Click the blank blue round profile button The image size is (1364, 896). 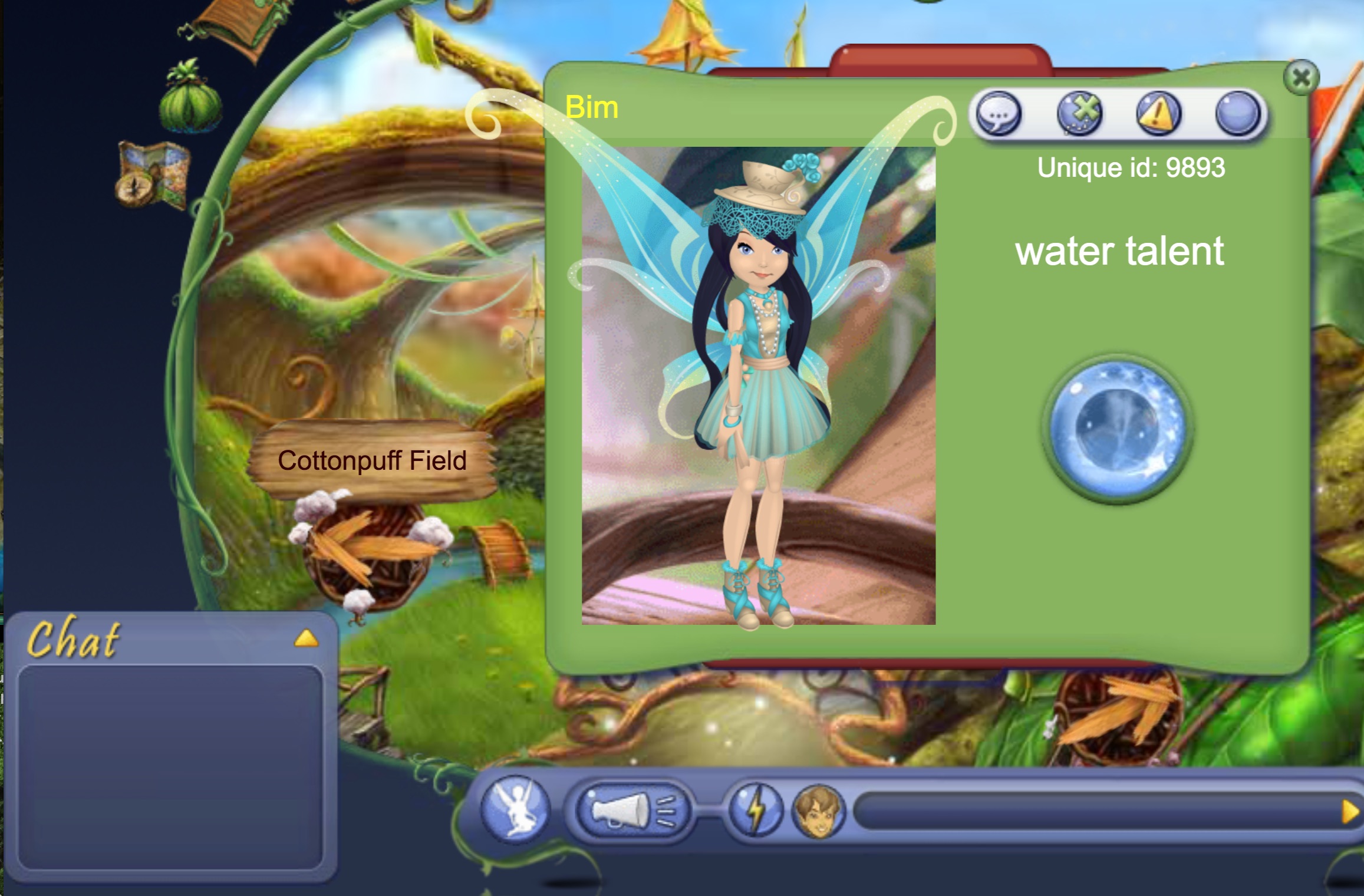[x=1238, y=113]
